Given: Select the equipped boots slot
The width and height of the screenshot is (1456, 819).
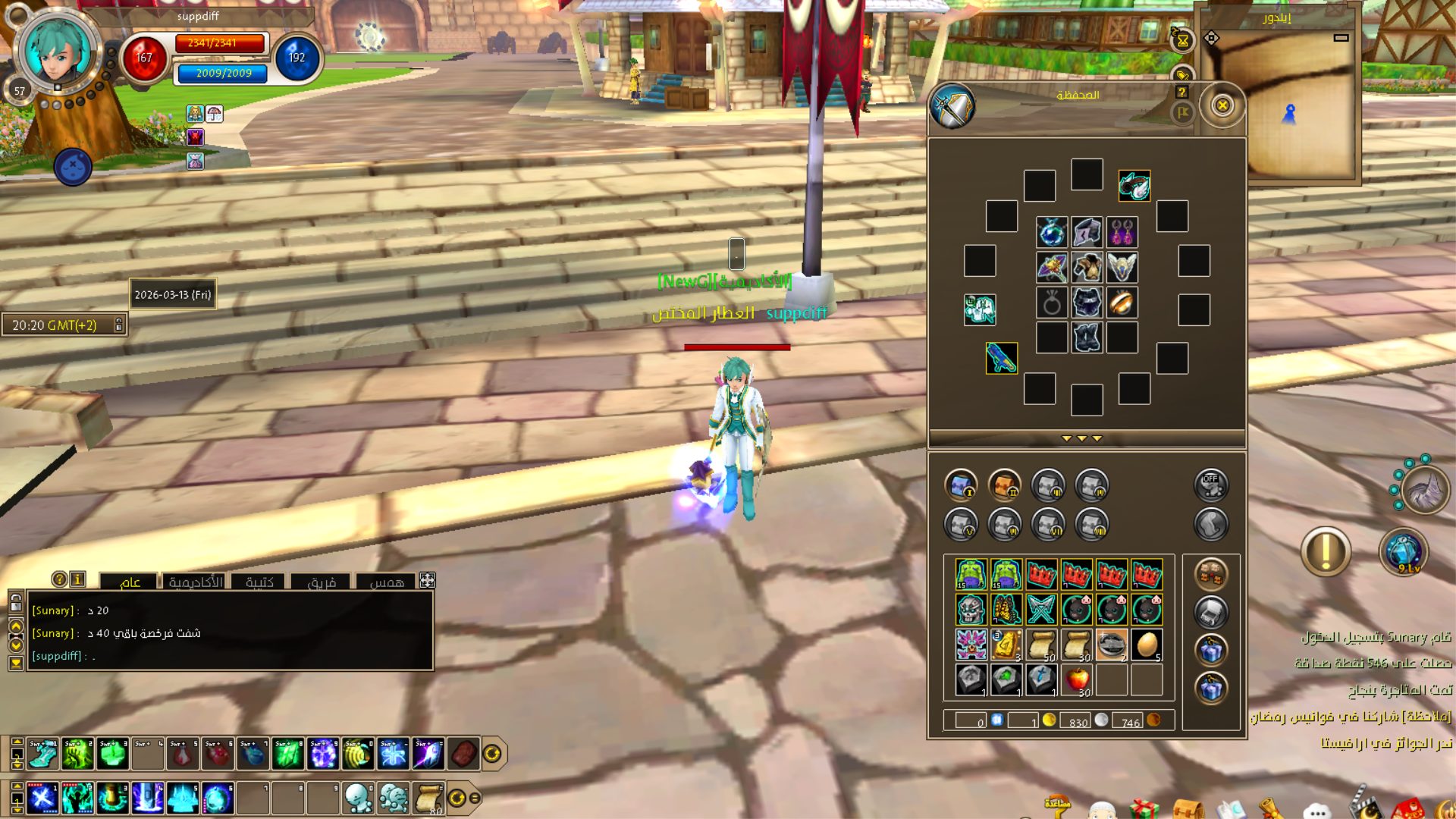Looking at the screenshot, I should coord(1087,337).
